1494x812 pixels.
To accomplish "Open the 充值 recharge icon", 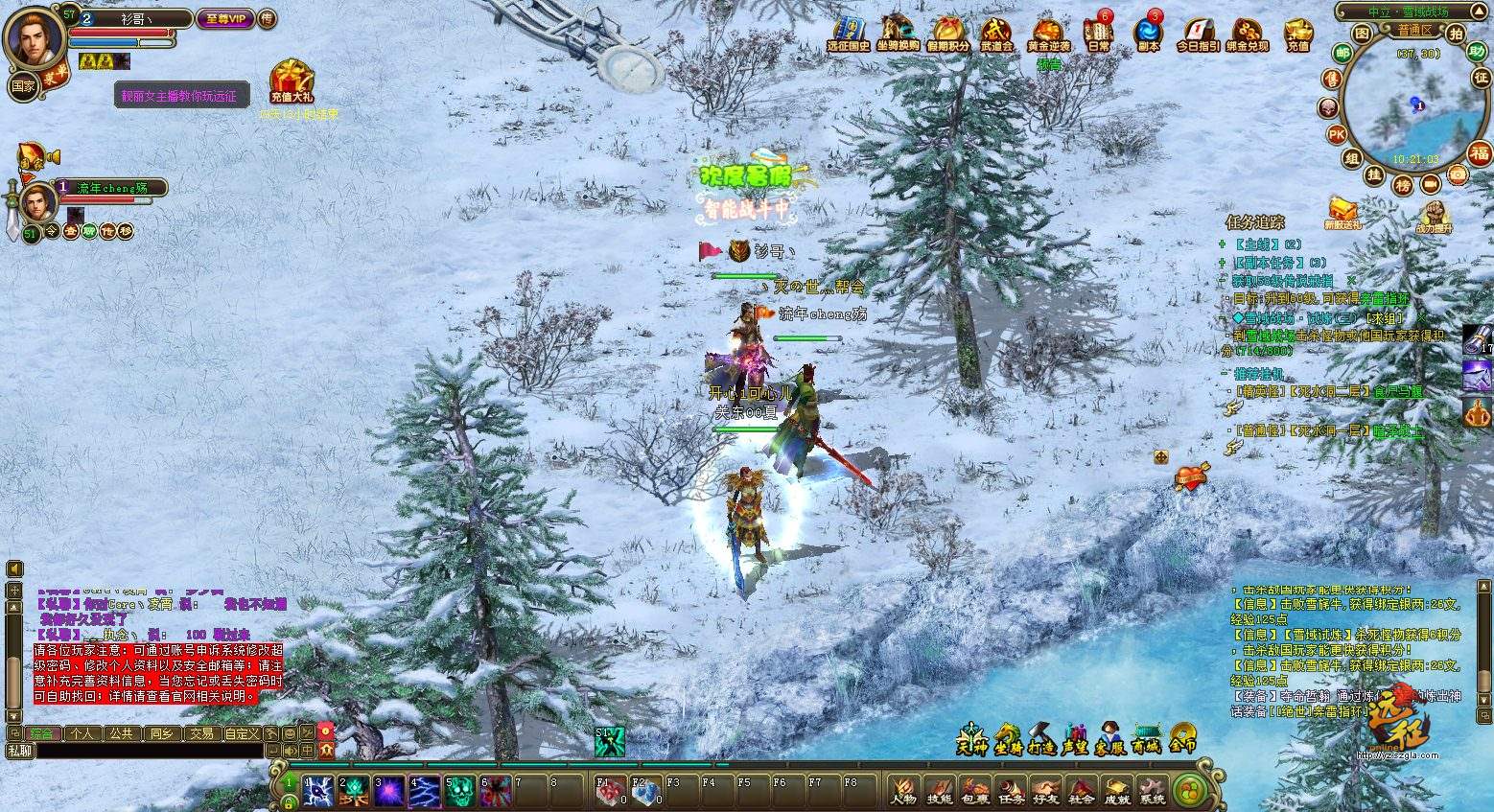I will [1297, 33].
